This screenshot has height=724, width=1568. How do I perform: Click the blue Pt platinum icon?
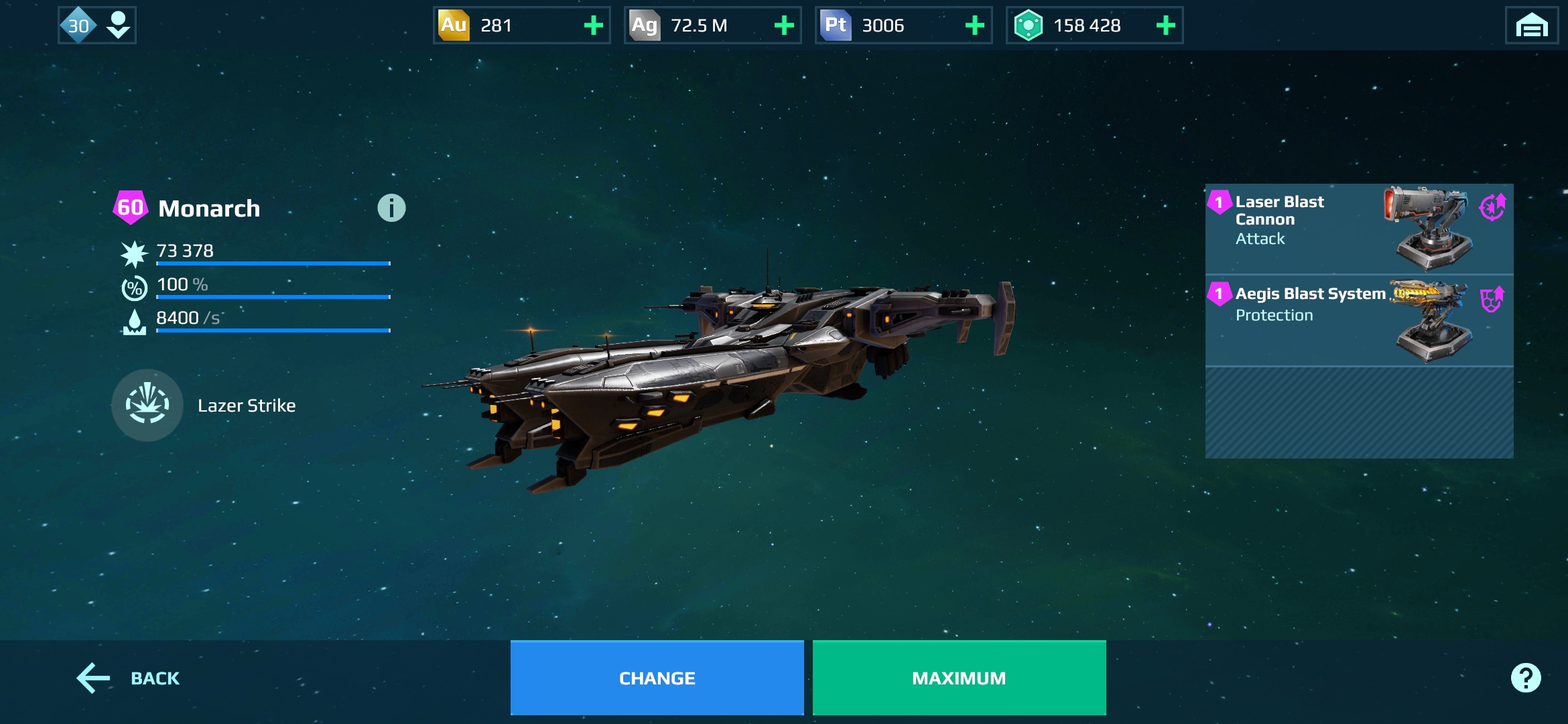pyautogui.click(x=835, y=25)
